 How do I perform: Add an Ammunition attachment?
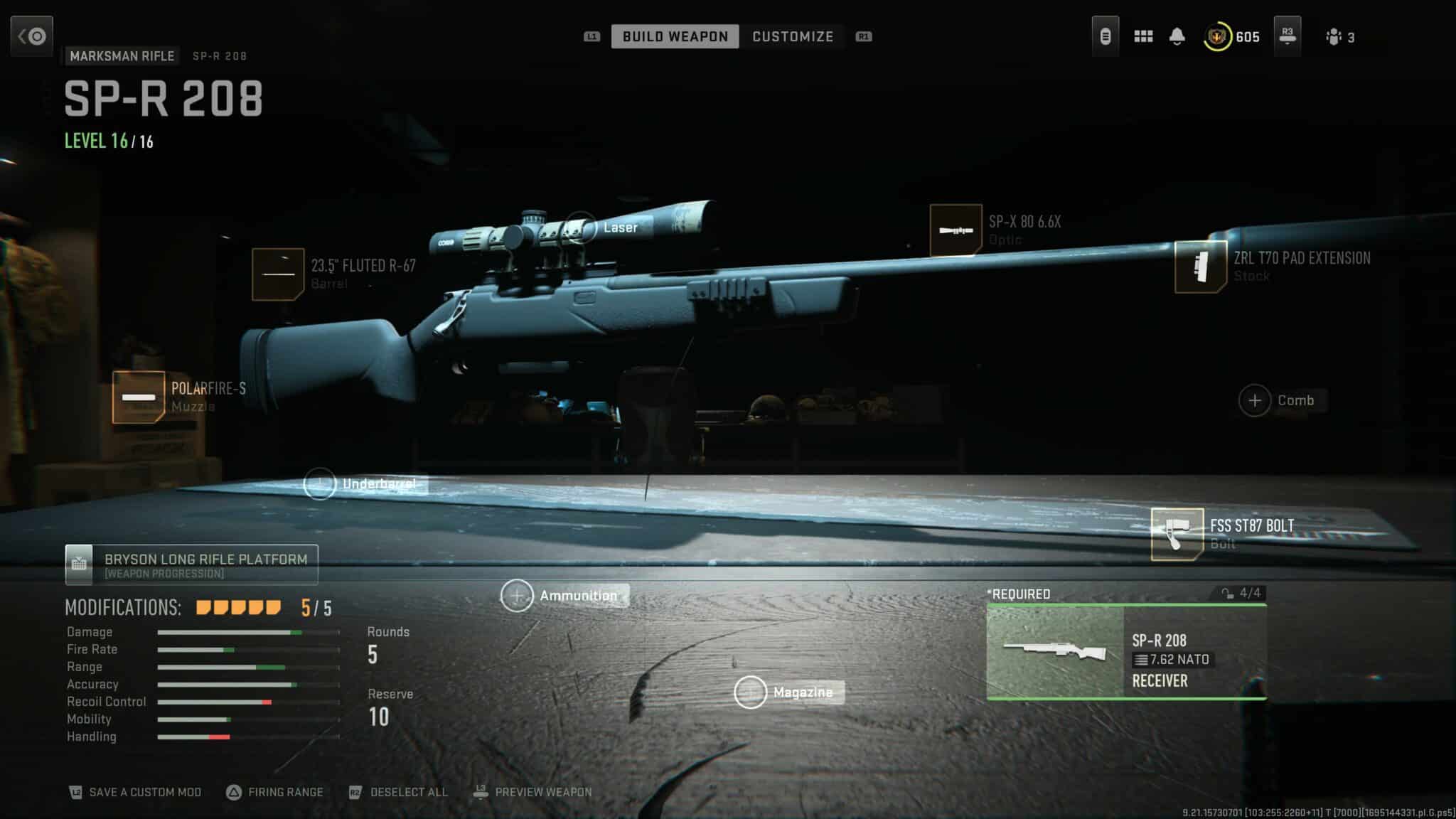[x=517, y=596]
